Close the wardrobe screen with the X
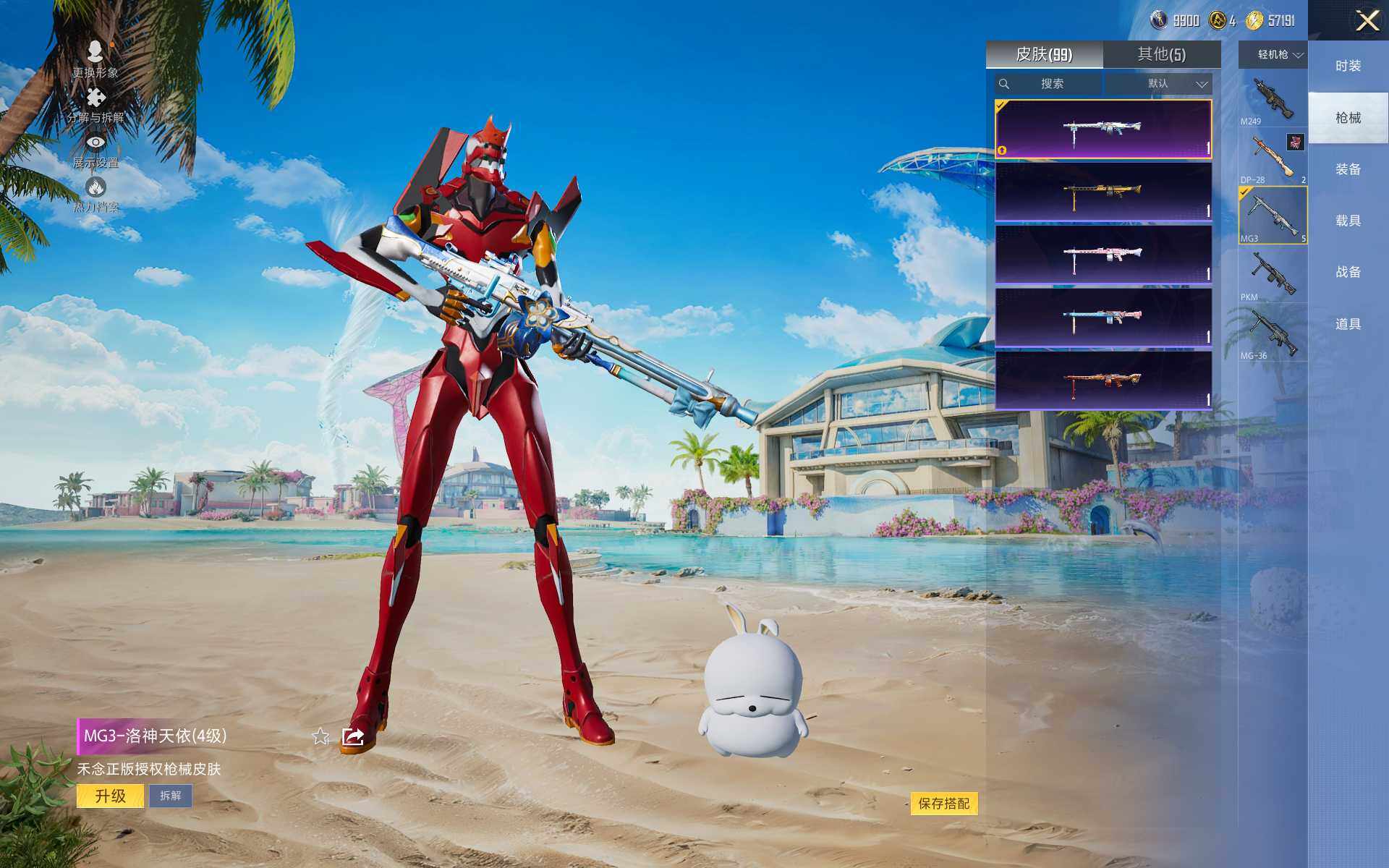Screen dimensions: 1389x868 pos(1367,20)
